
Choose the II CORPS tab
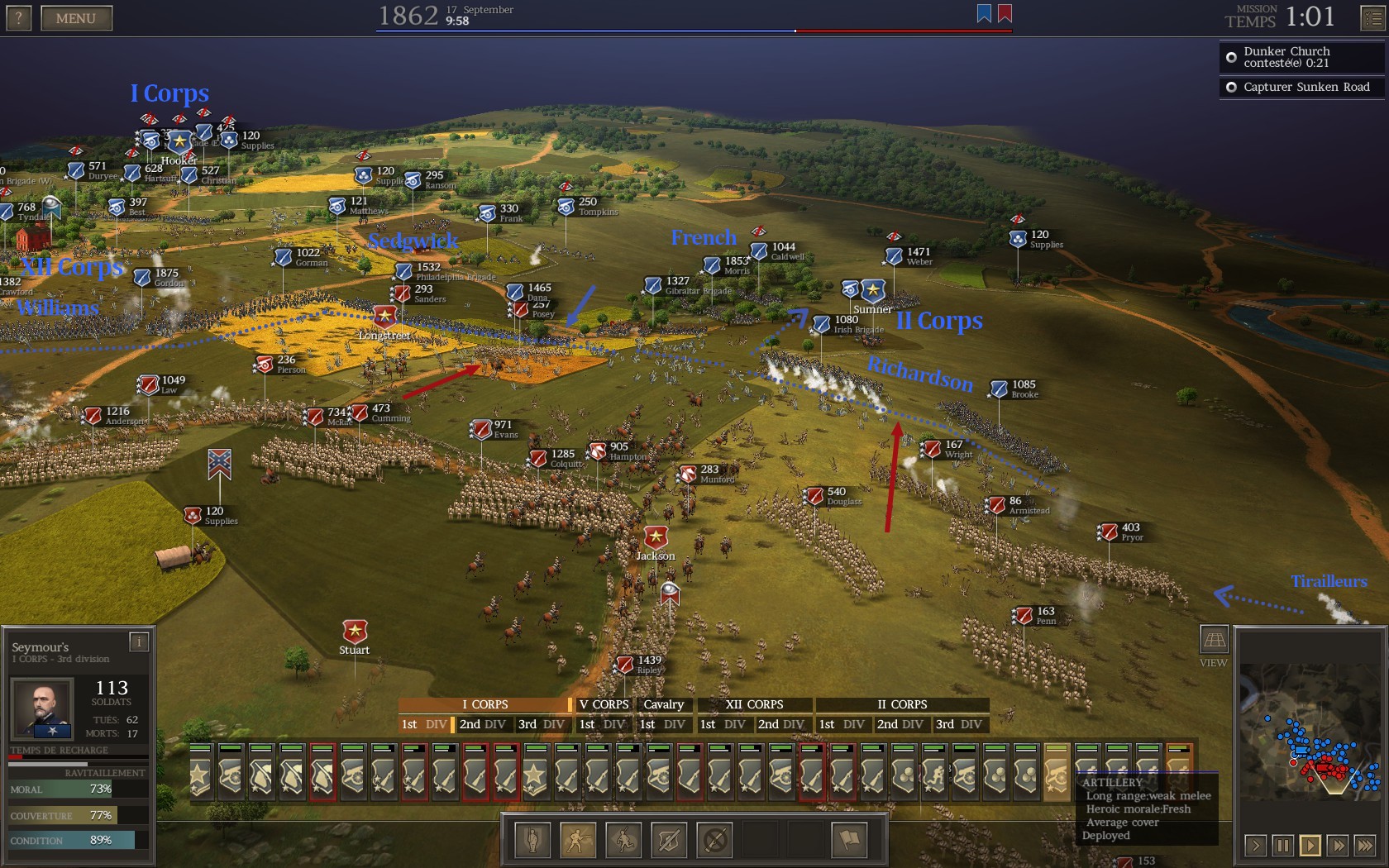pos(902,704)
